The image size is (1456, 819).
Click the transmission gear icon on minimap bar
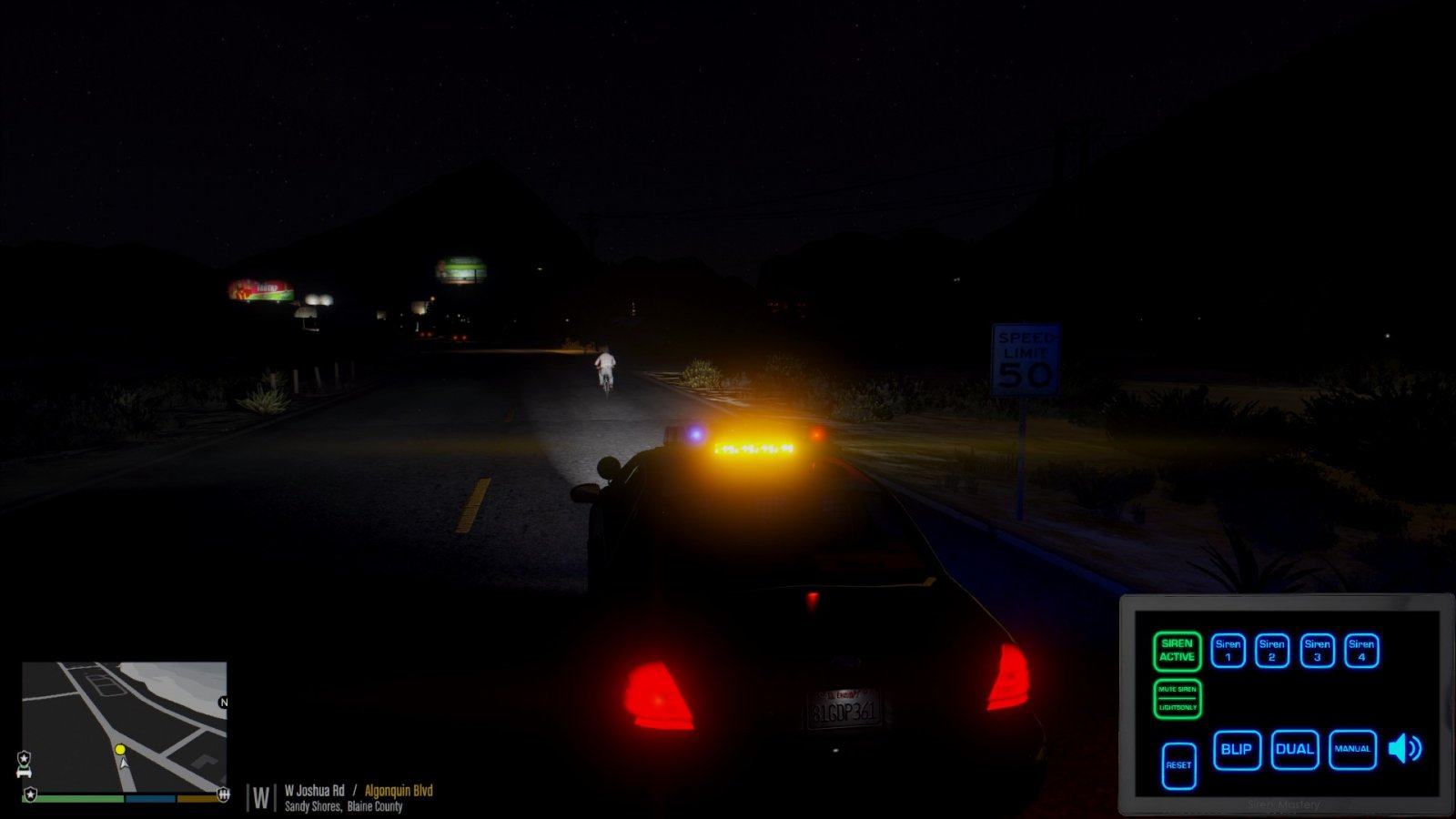tap(223, 795)
